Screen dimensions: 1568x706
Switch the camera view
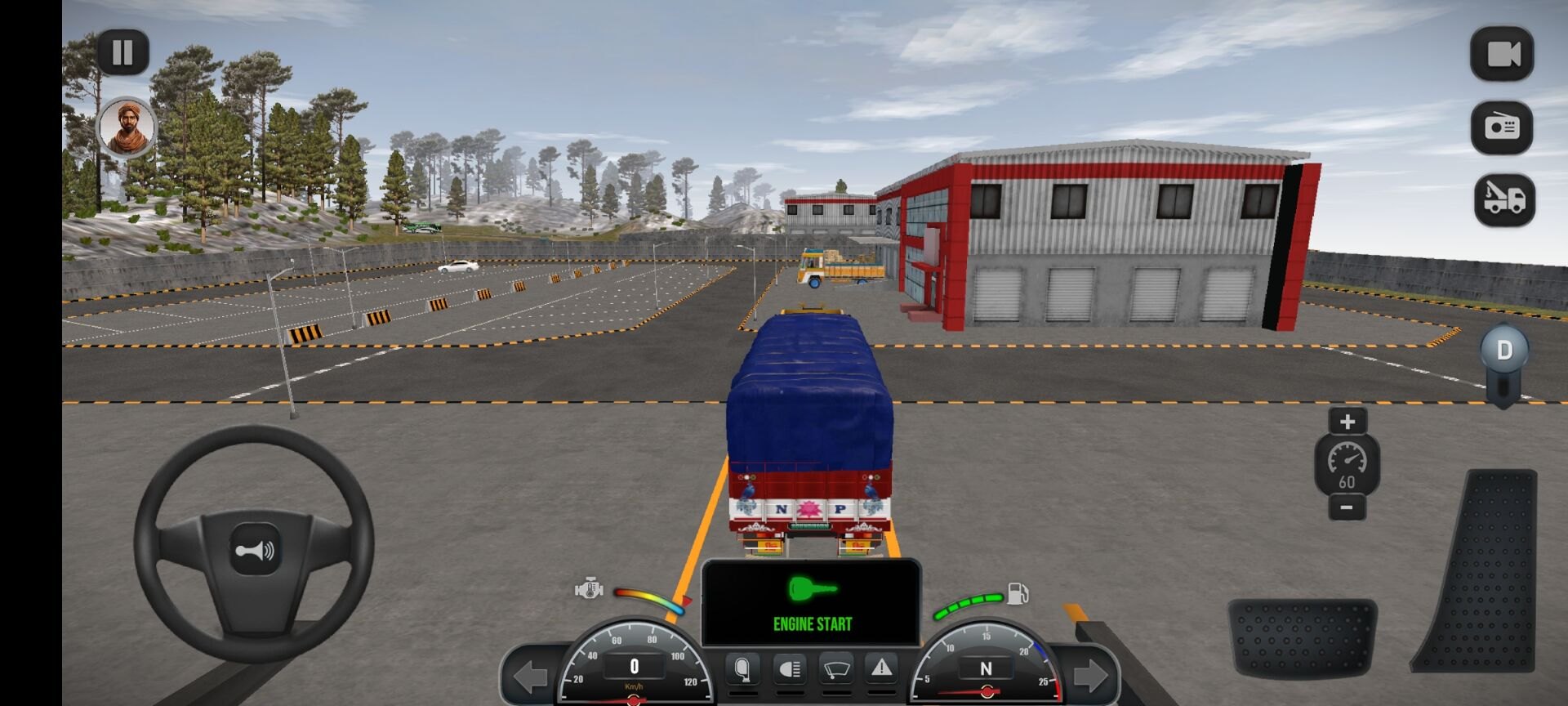(1502, 55)
